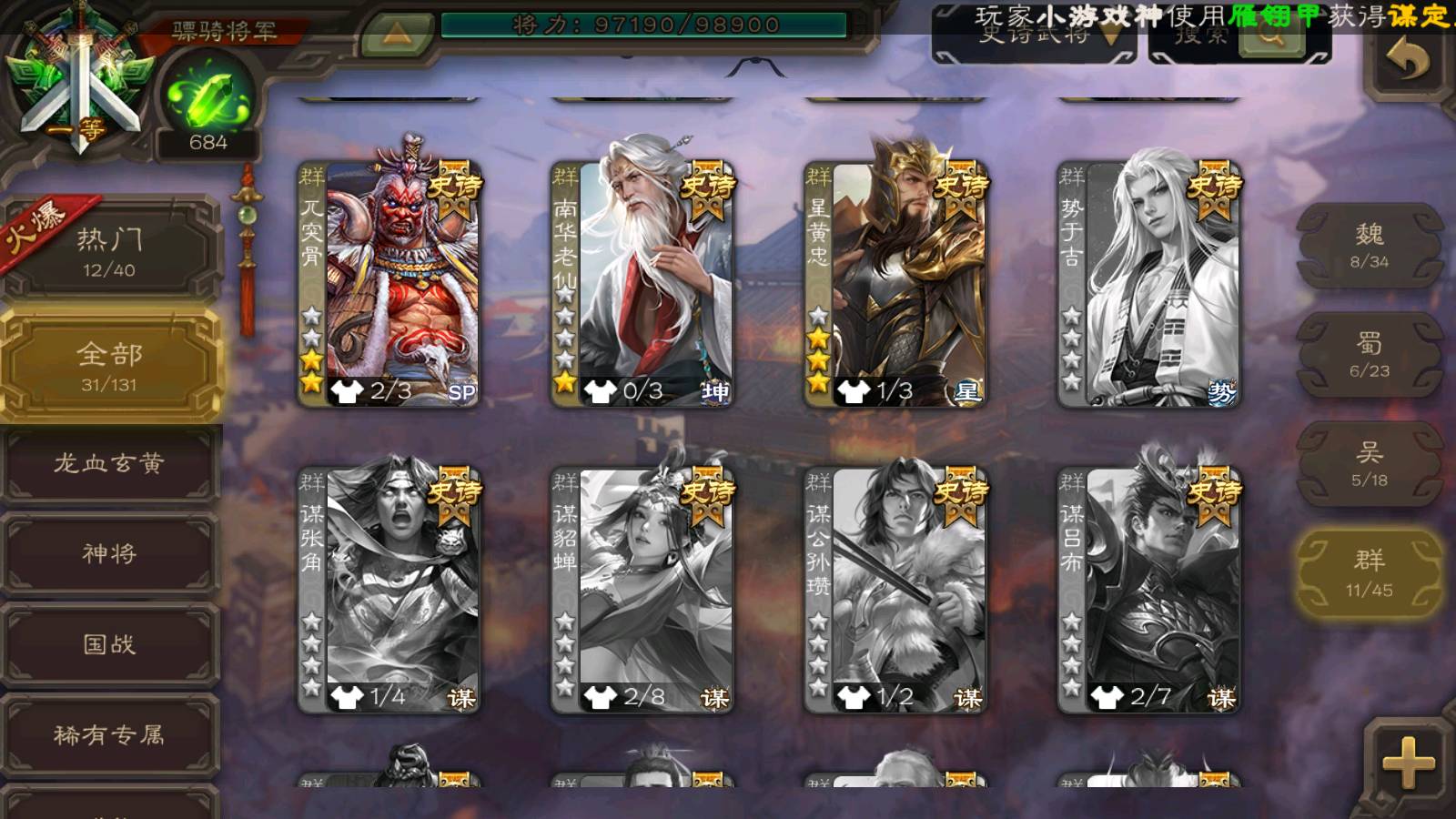This screenshot has height=819, width=1456.
Task: Filter generals by 魏 faction
Action: pos(1369,246)
